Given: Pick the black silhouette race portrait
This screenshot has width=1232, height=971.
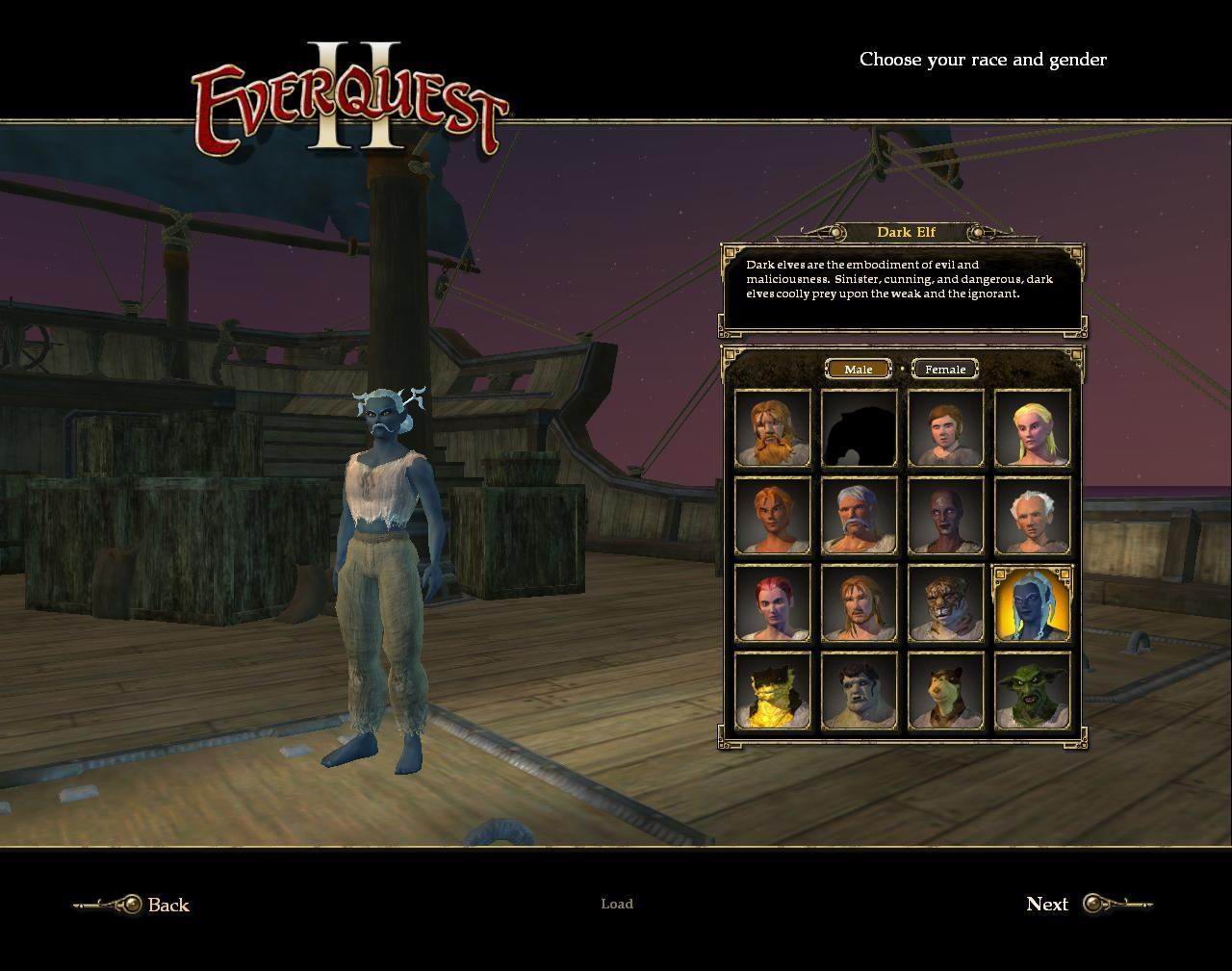Looking at the screenshot, I should click(860, 429).
